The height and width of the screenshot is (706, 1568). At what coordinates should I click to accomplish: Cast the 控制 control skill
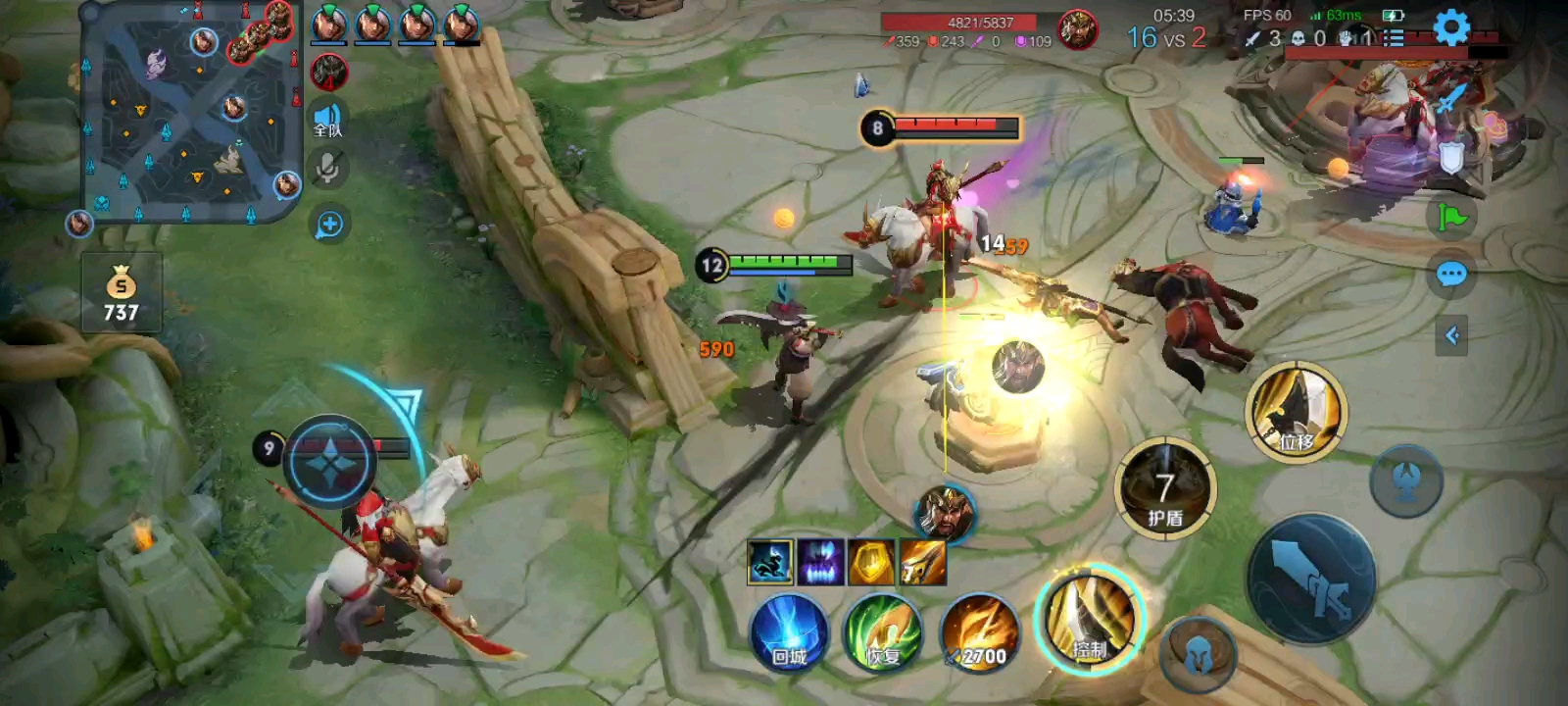click(x=1090, y=621)
